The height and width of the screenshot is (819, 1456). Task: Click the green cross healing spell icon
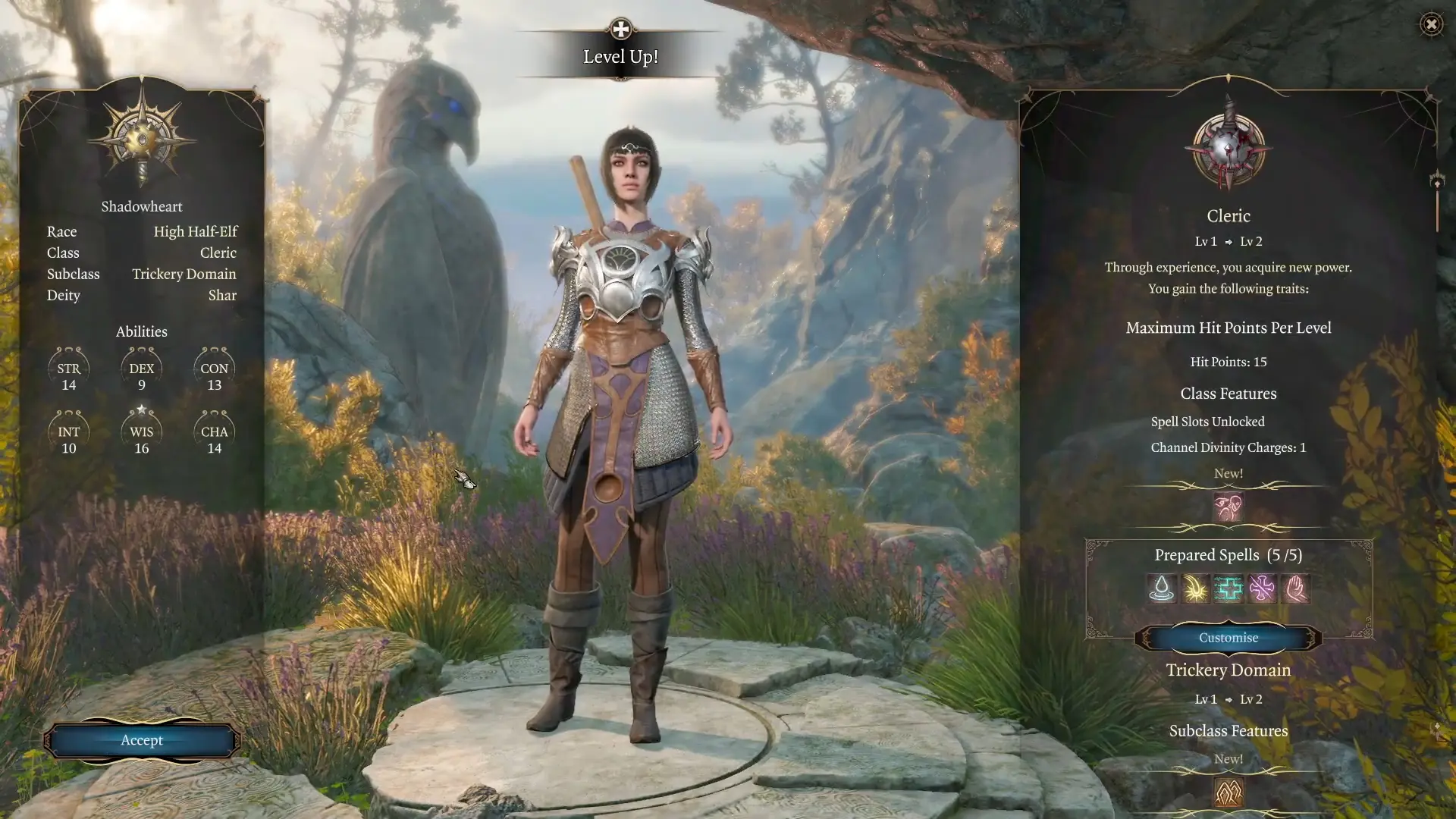(x=1228, y=589)
